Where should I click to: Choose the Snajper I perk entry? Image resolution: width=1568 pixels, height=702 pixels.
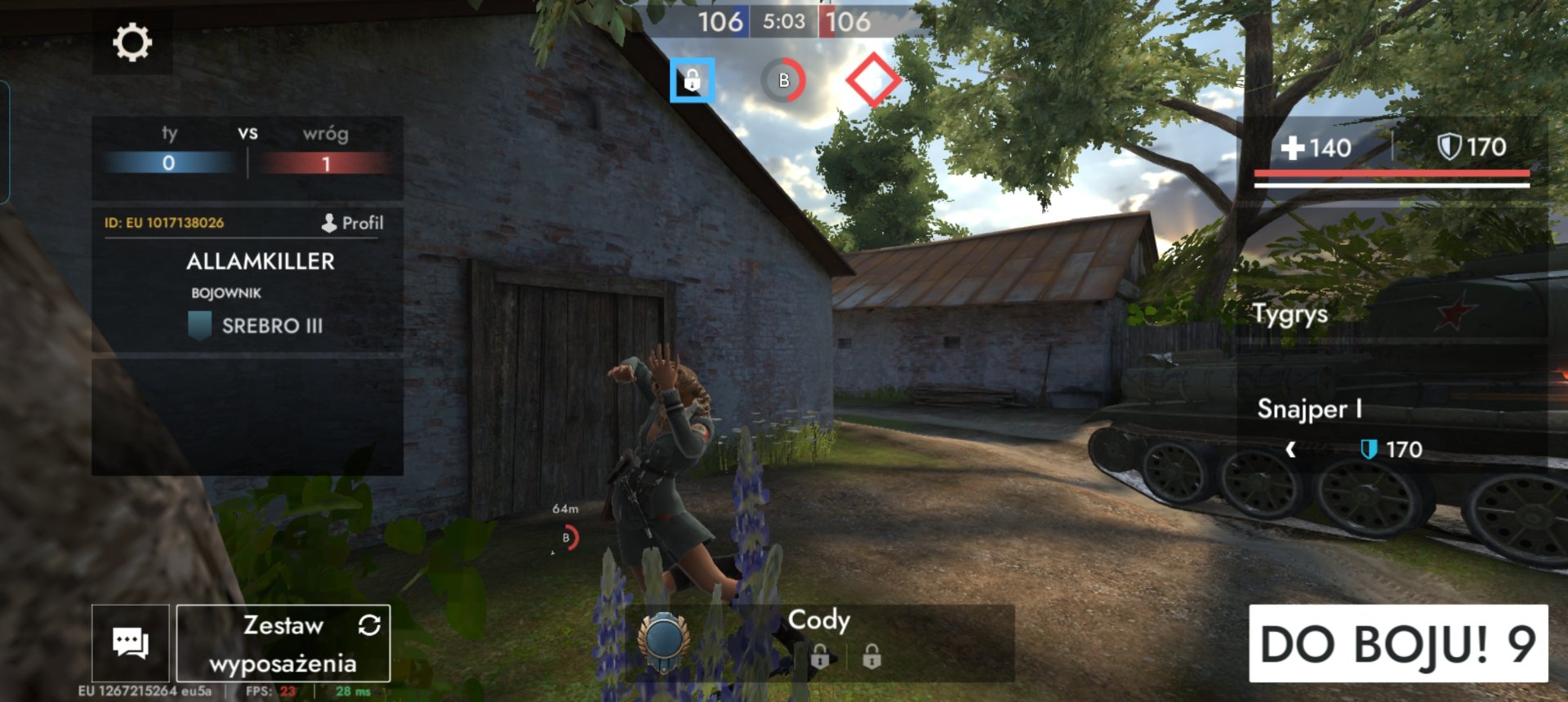tap(1309, 408)
